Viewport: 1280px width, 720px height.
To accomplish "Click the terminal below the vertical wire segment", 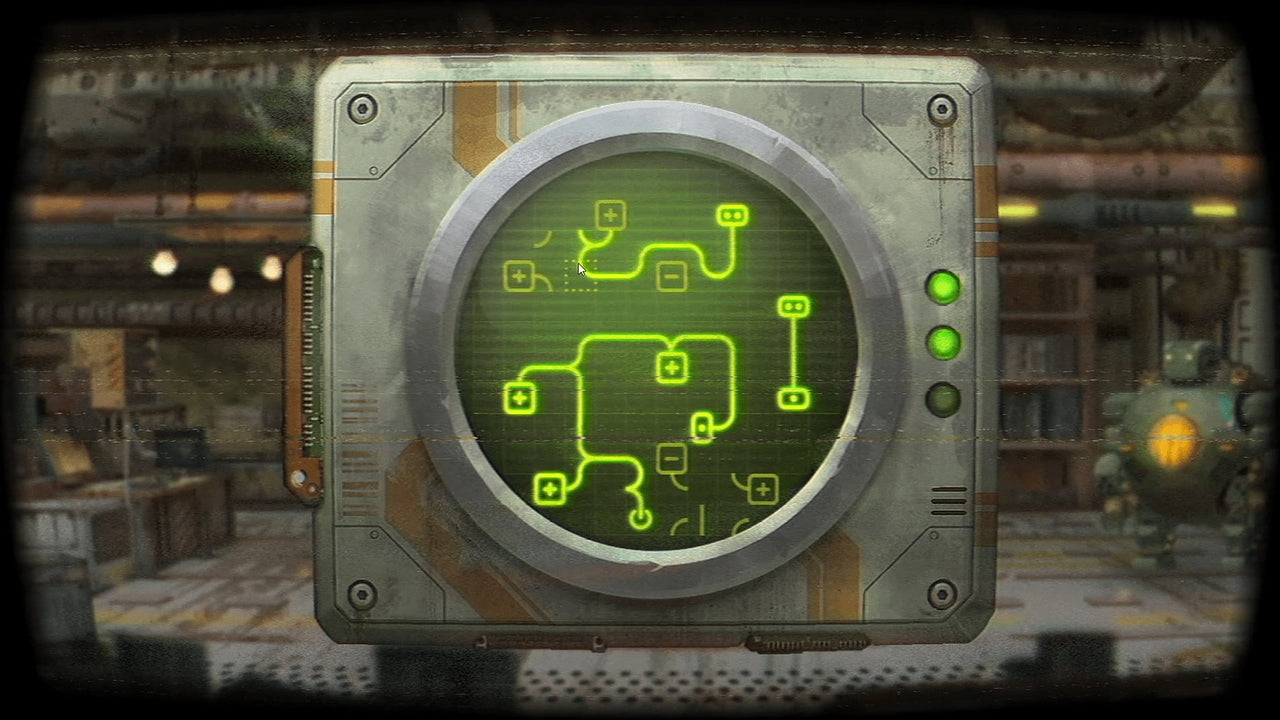I will (x=792, y=399).
